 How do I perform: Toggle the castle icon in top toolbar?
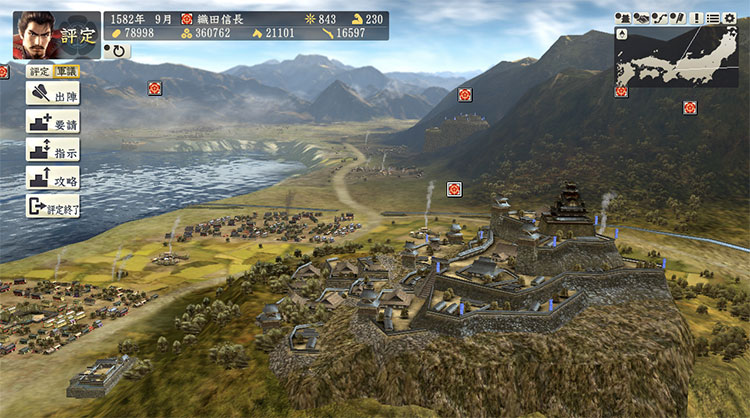621,18
